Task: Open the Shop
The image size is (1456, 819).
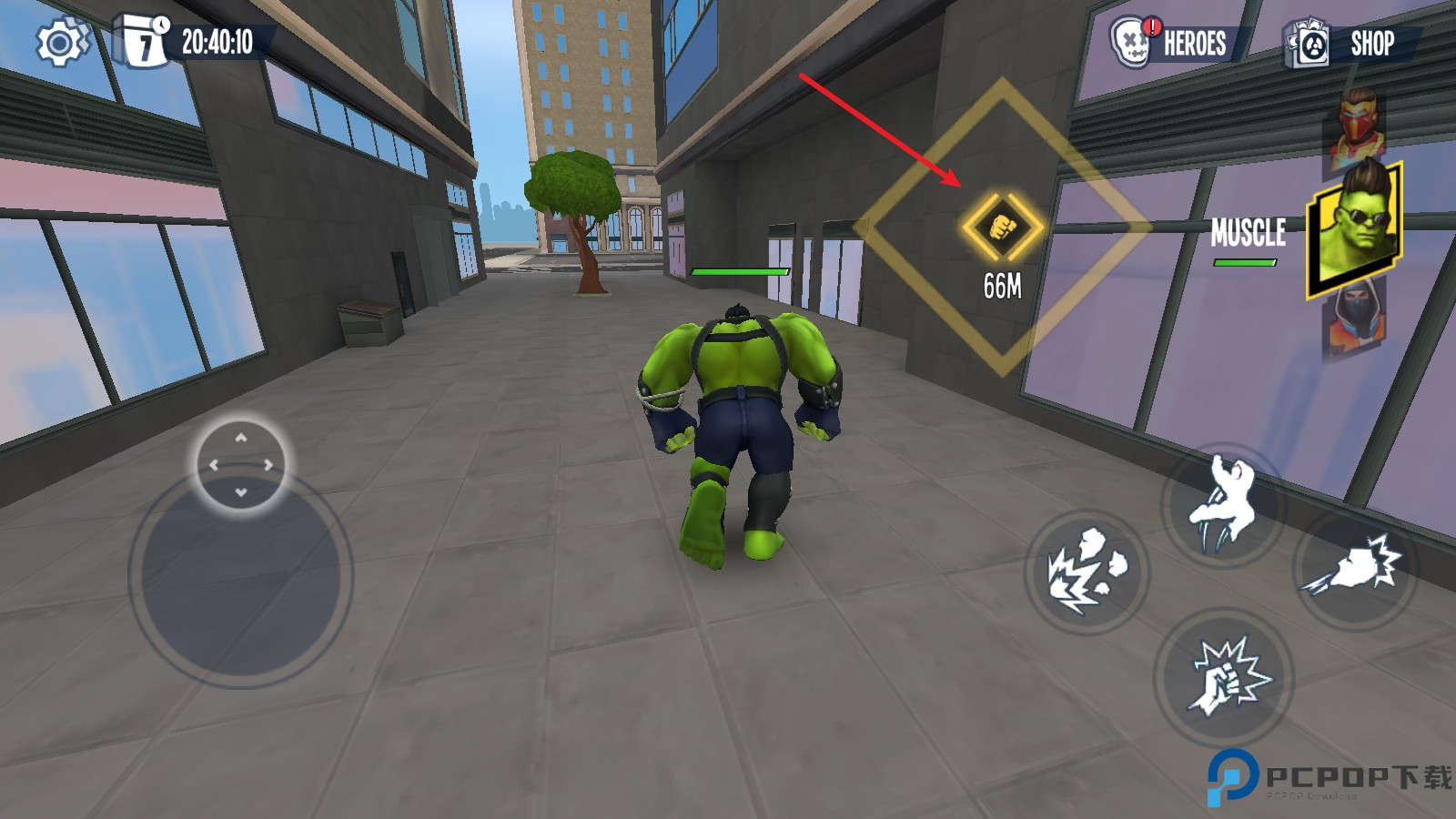Action: click(1345, 44)
